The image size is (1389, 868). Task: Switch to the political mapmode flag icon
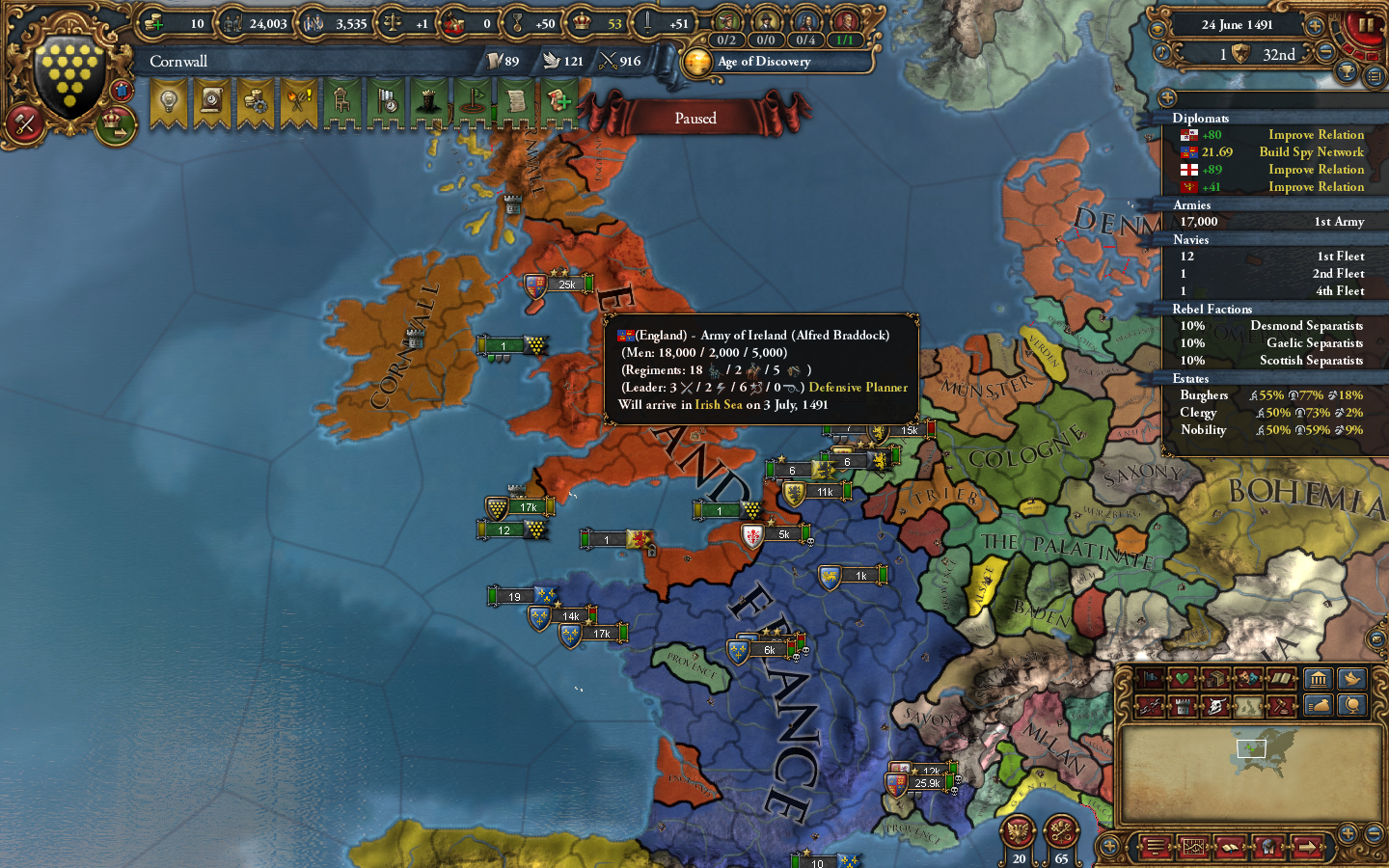(1149, 678)
